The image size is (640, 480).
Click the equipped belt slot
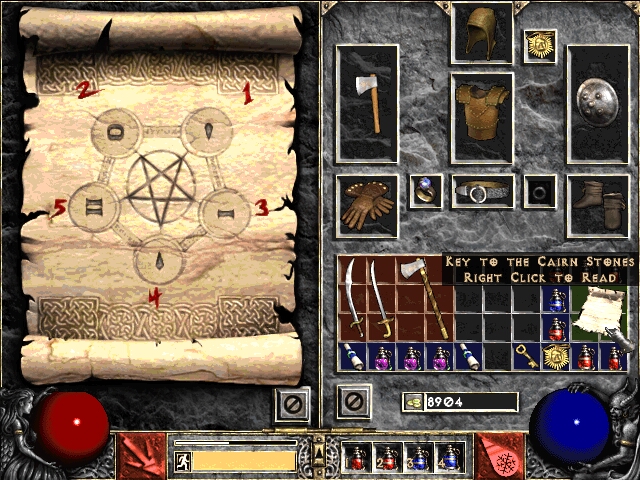point(482,191)
